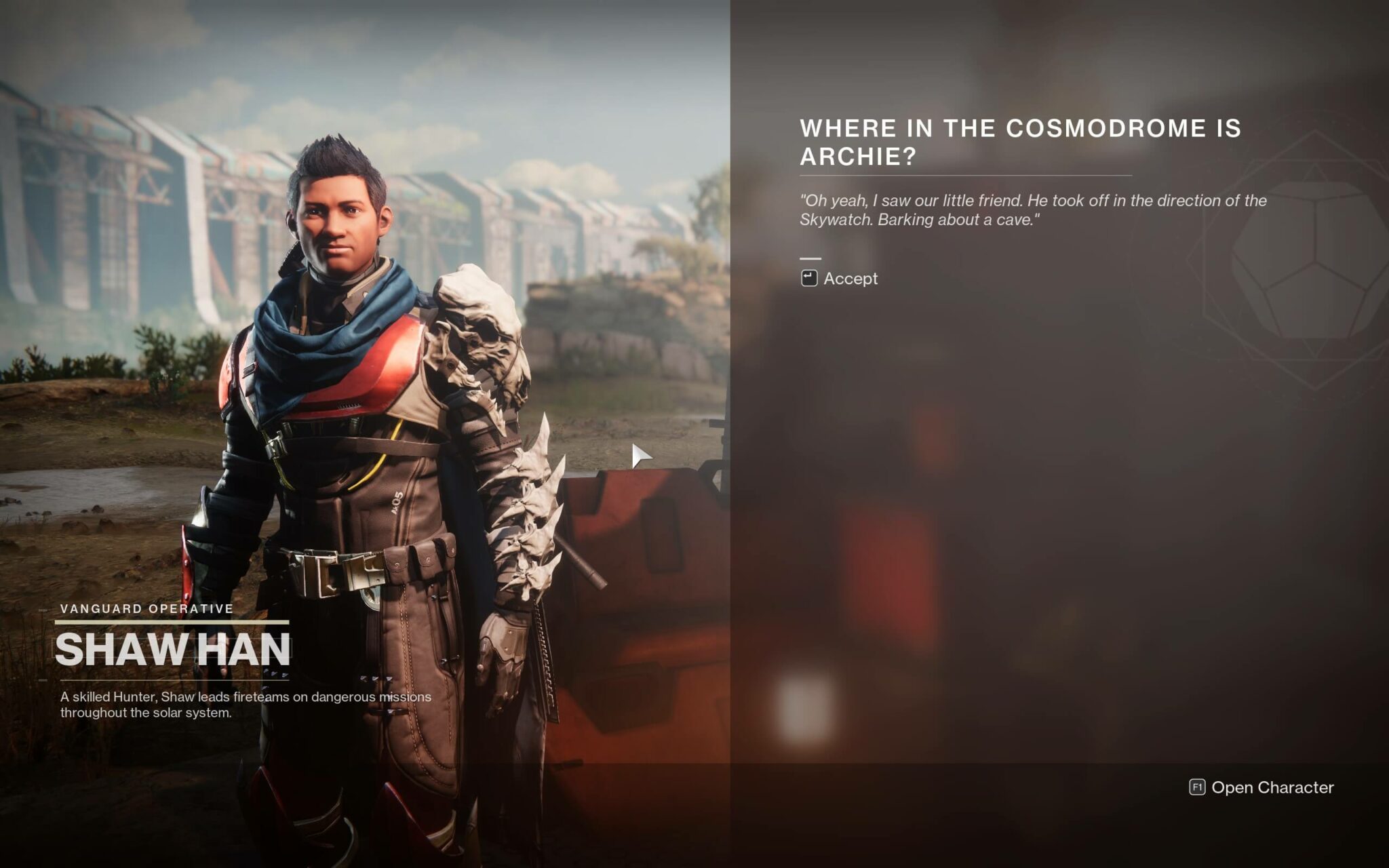Click the divider line under the quest title

tap(965, 174)
